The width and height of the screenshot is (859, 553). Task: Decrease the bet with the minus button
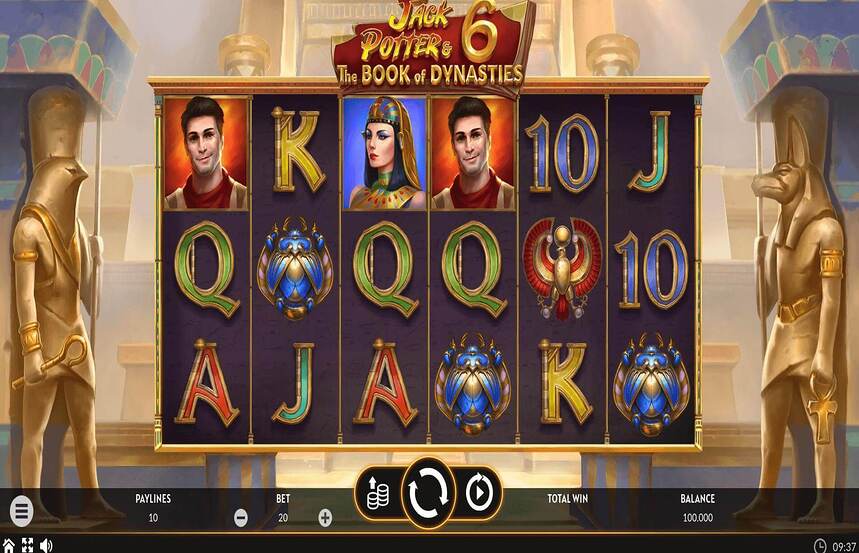click(241, 518)
